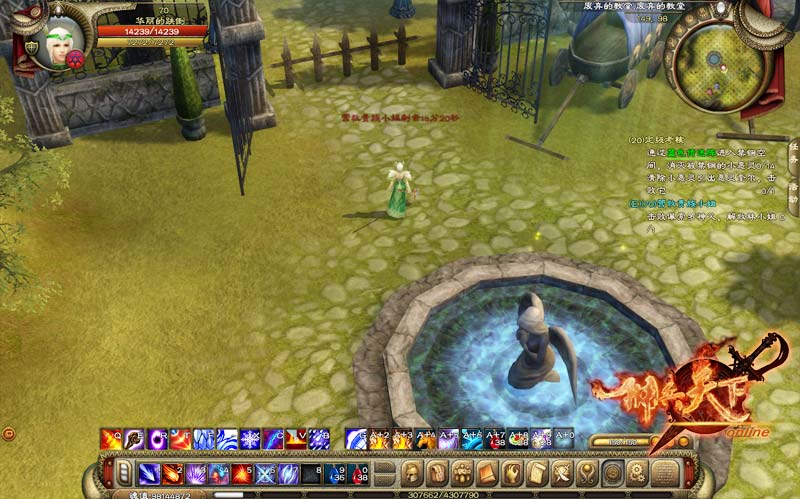Screen dimensions: 800x499
Task: Switch to the 活动 events tab
Action: tap(793, 192)
